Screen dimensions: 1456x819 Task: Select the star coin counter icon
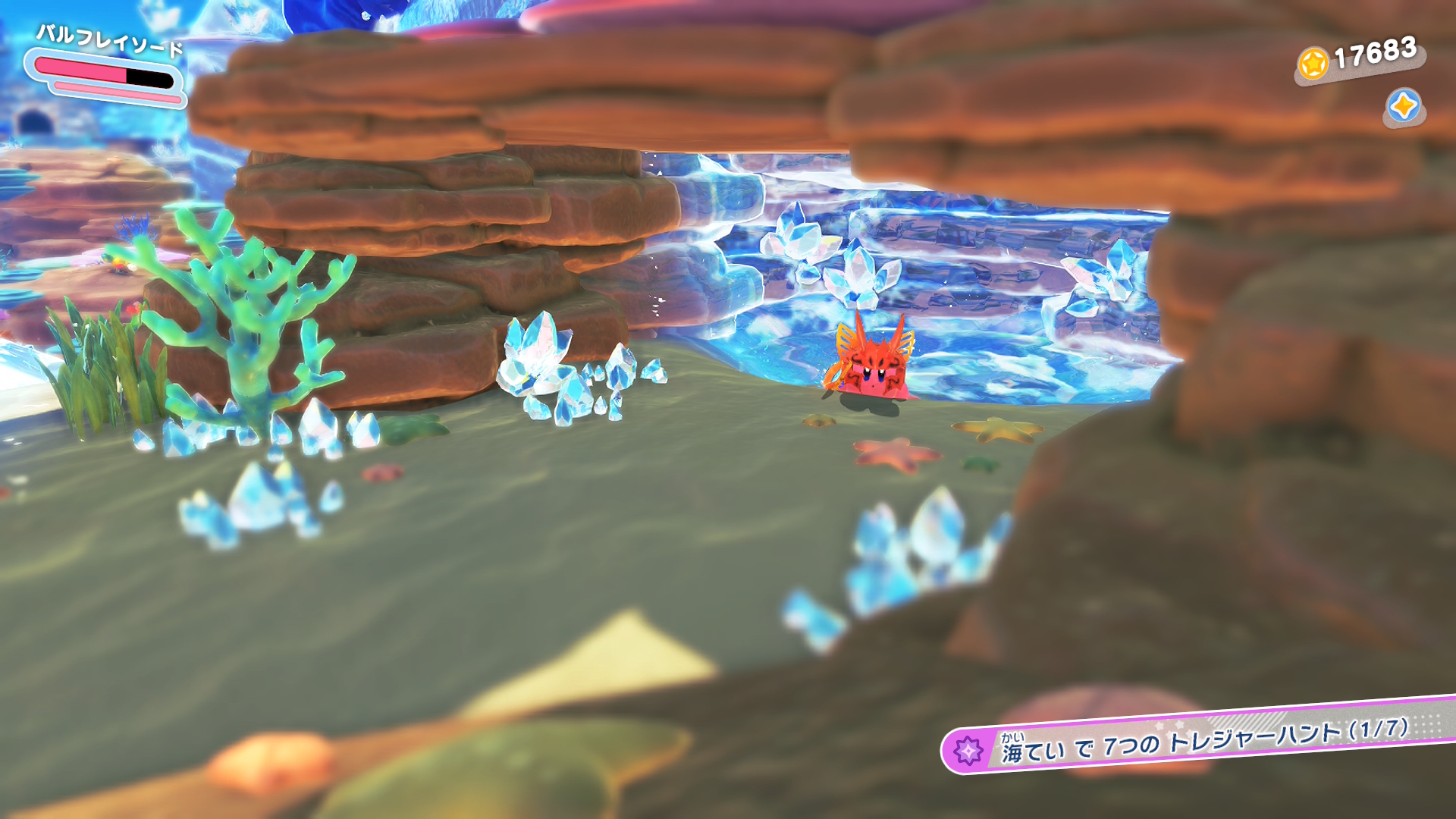coord(1313,64)
